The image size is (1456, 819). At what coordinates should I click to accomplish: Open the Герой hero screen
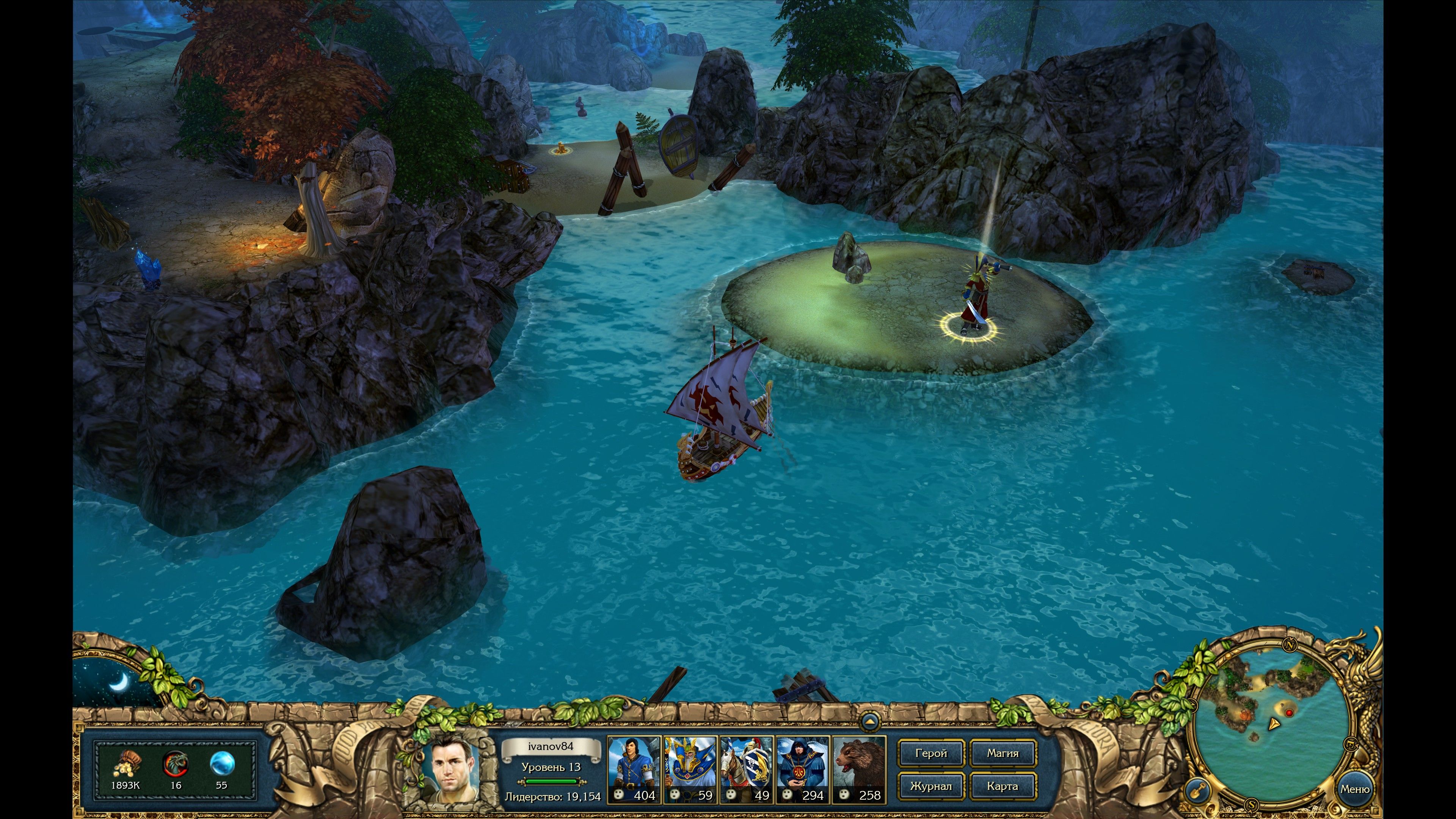[x=931, y=753]
